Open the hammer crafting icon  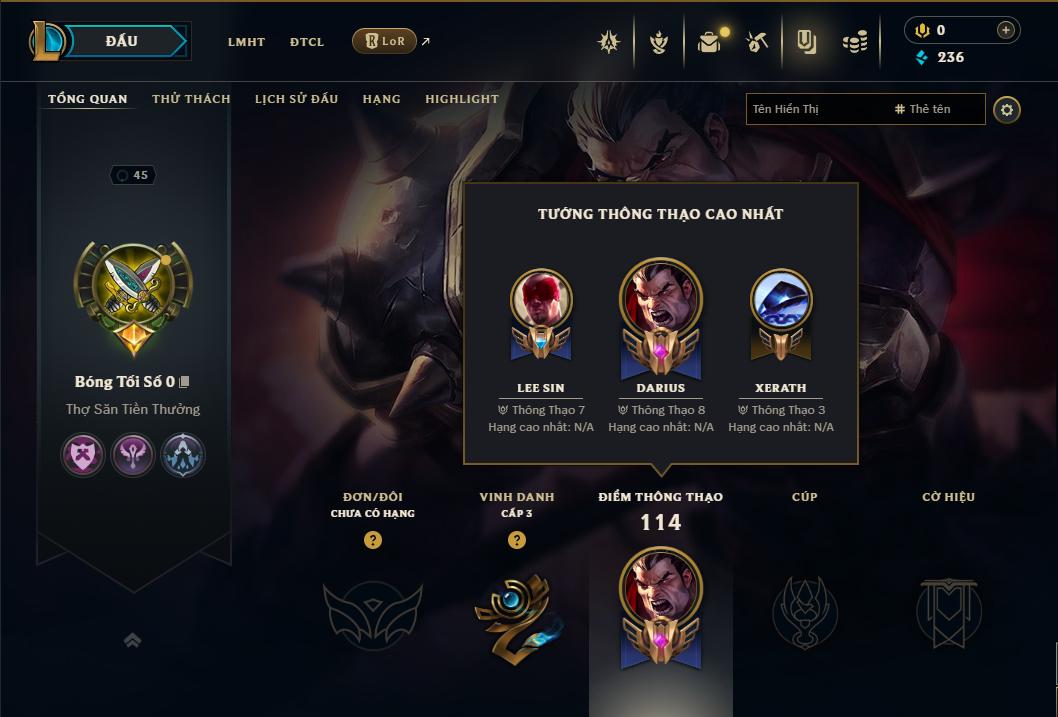(x=757, y=42)
